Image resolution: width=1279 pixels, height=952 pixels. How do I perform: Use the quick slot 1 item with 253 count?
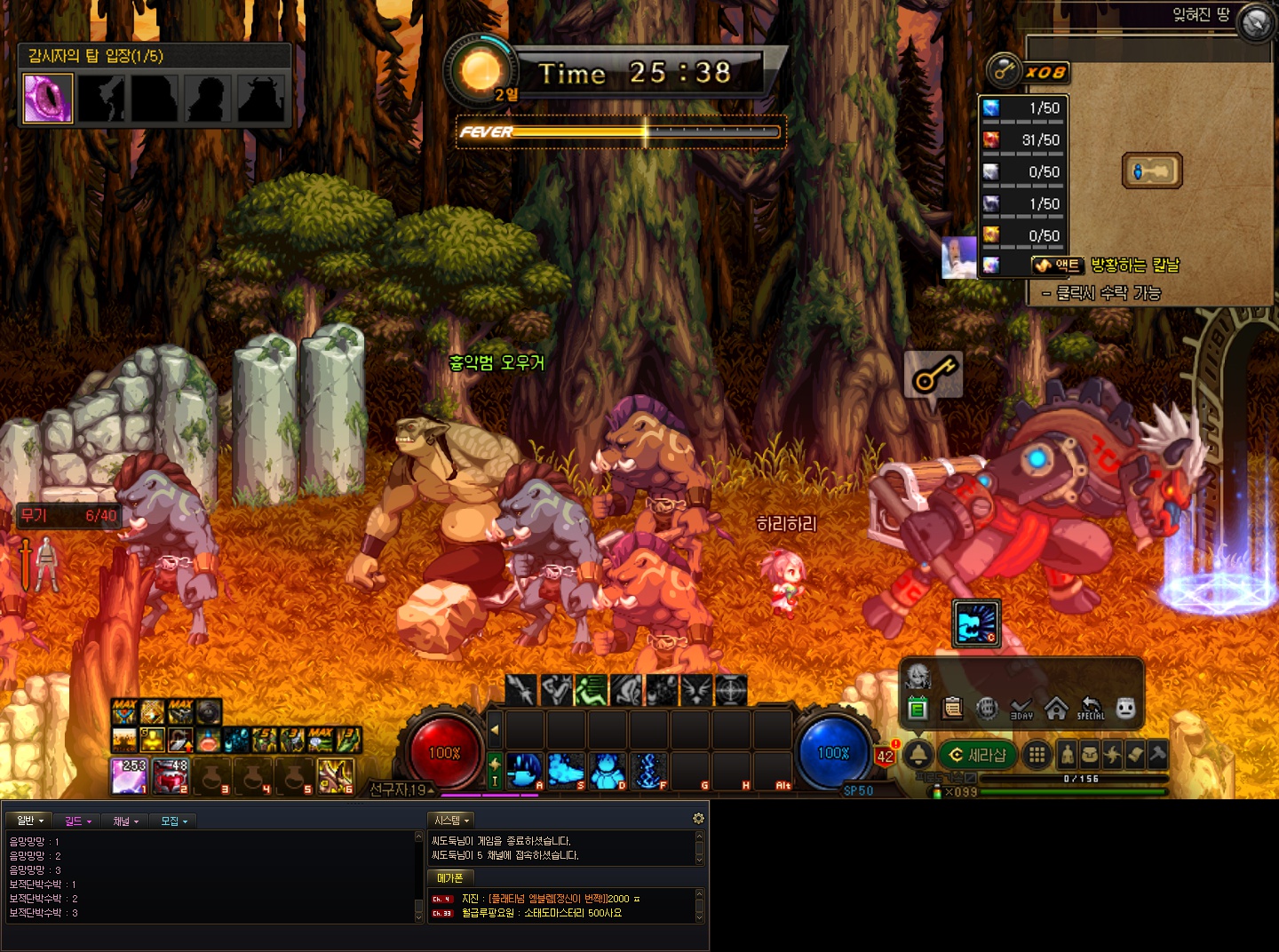[x=129, y=776]
